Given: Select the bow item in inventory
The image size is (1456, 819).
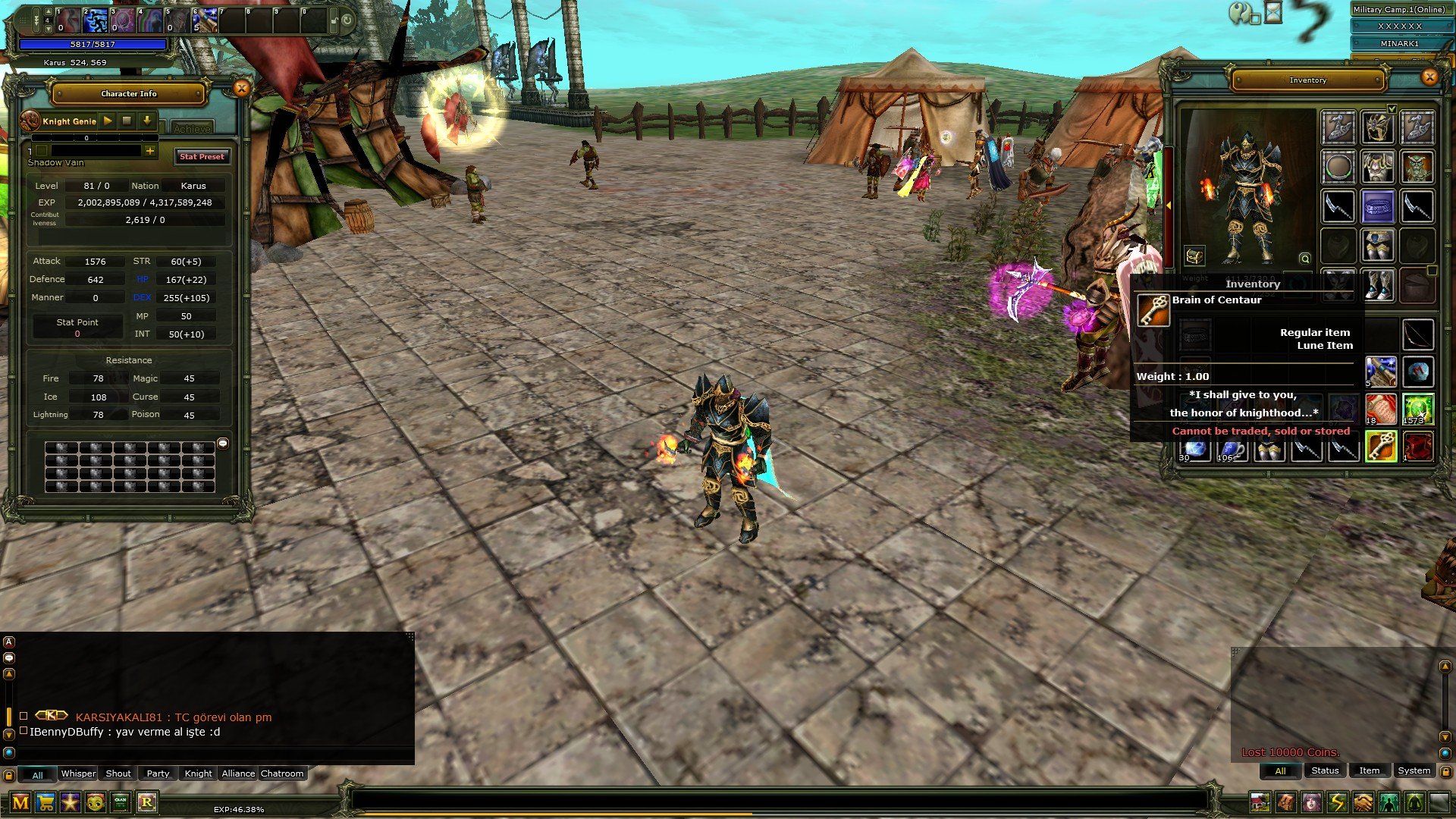Looking at the screenshot, I should [x=1417, y=334].
